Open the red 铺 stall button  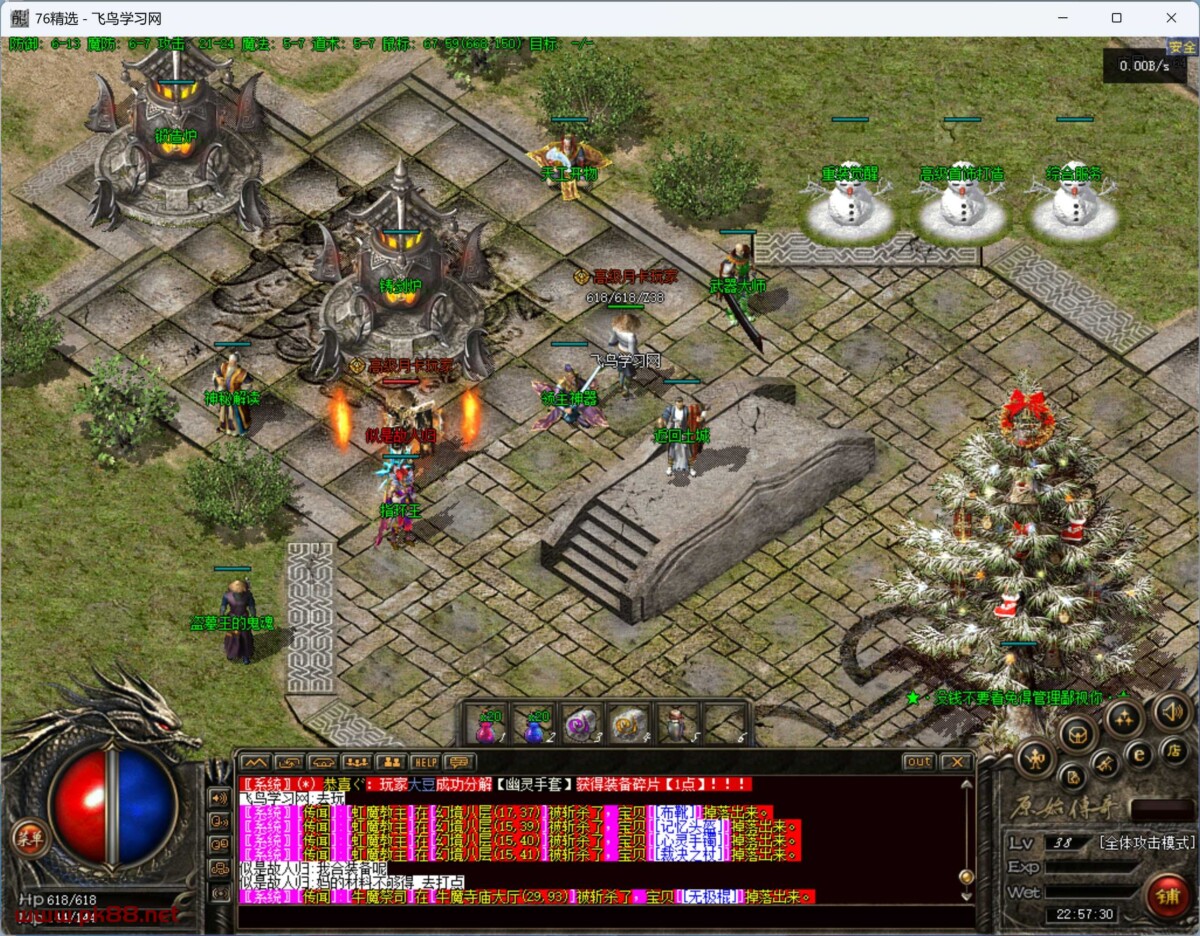tap(1166, 895)
